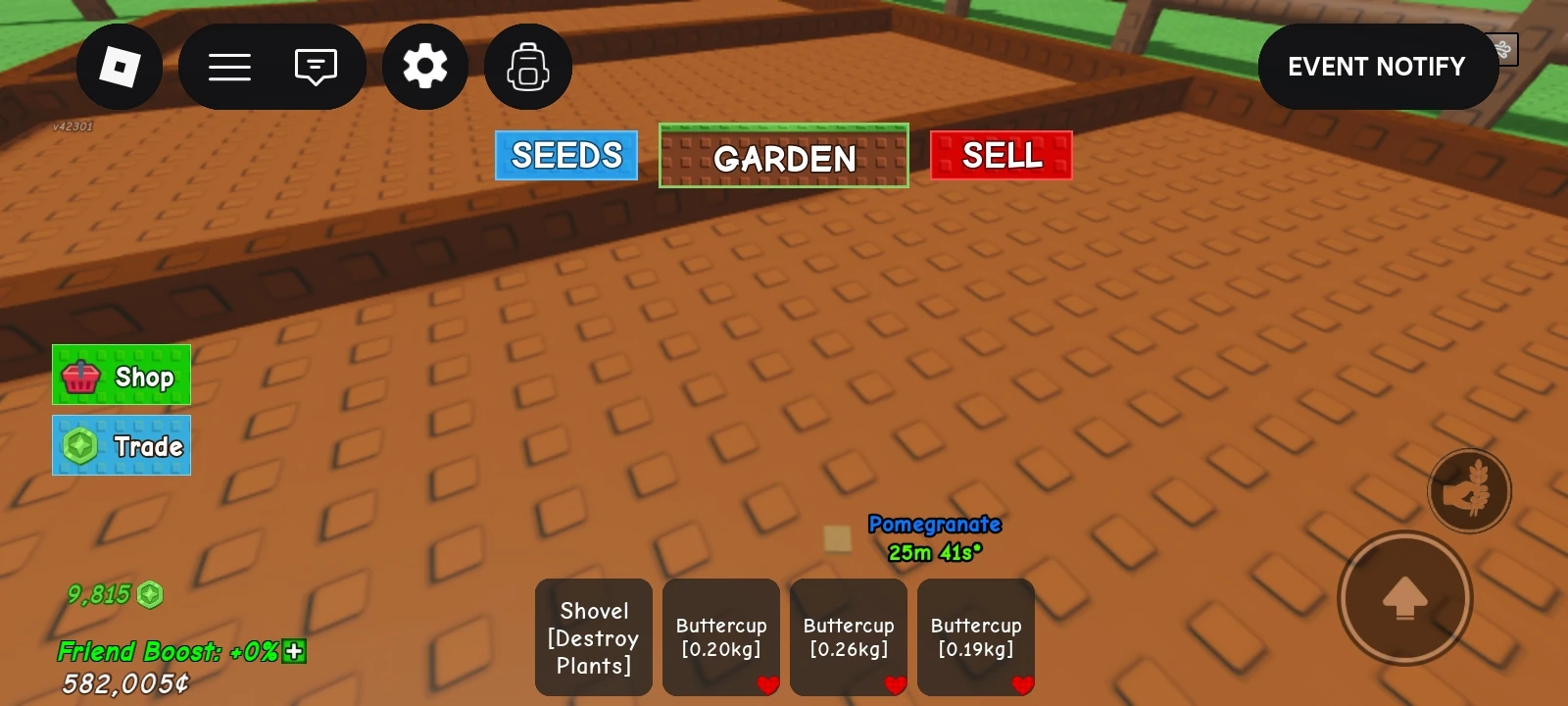The height and width of the screenshot is (706, 1568).
Task: Click the shopping basket icon on Shop button
Action: (83, 376)
